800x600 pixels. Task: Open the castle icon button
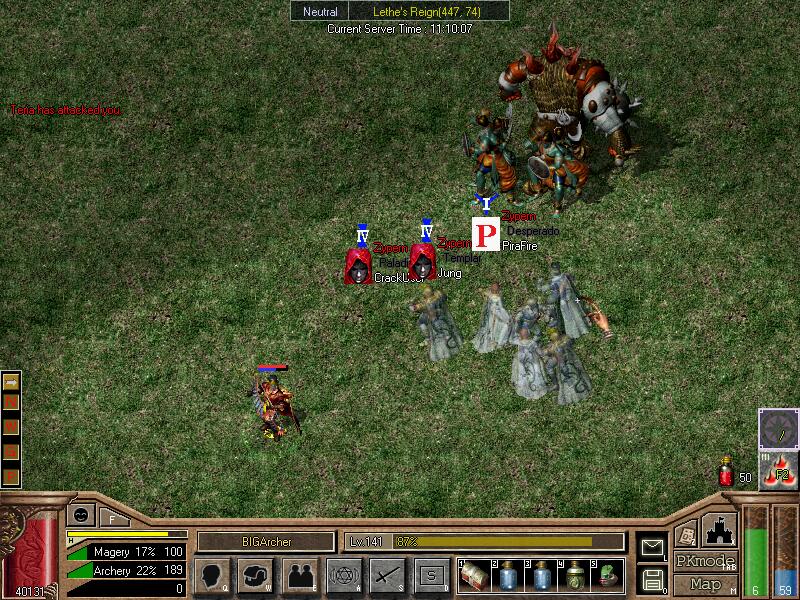point(720,528)
